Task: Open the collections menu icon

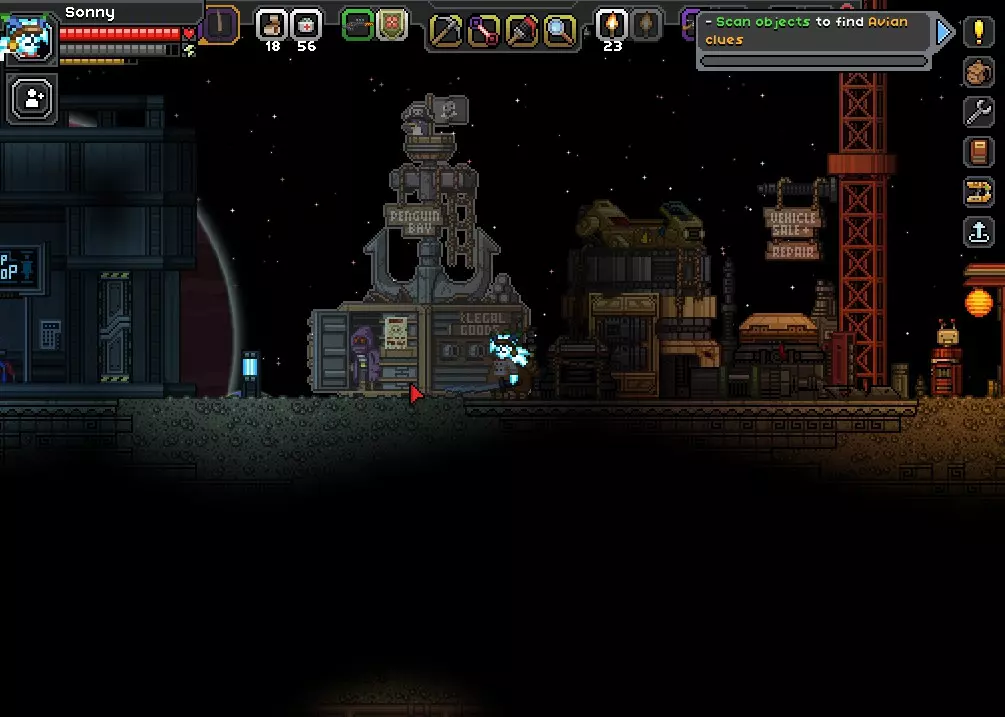Action: pyautogui.click(x=978, y=192)
